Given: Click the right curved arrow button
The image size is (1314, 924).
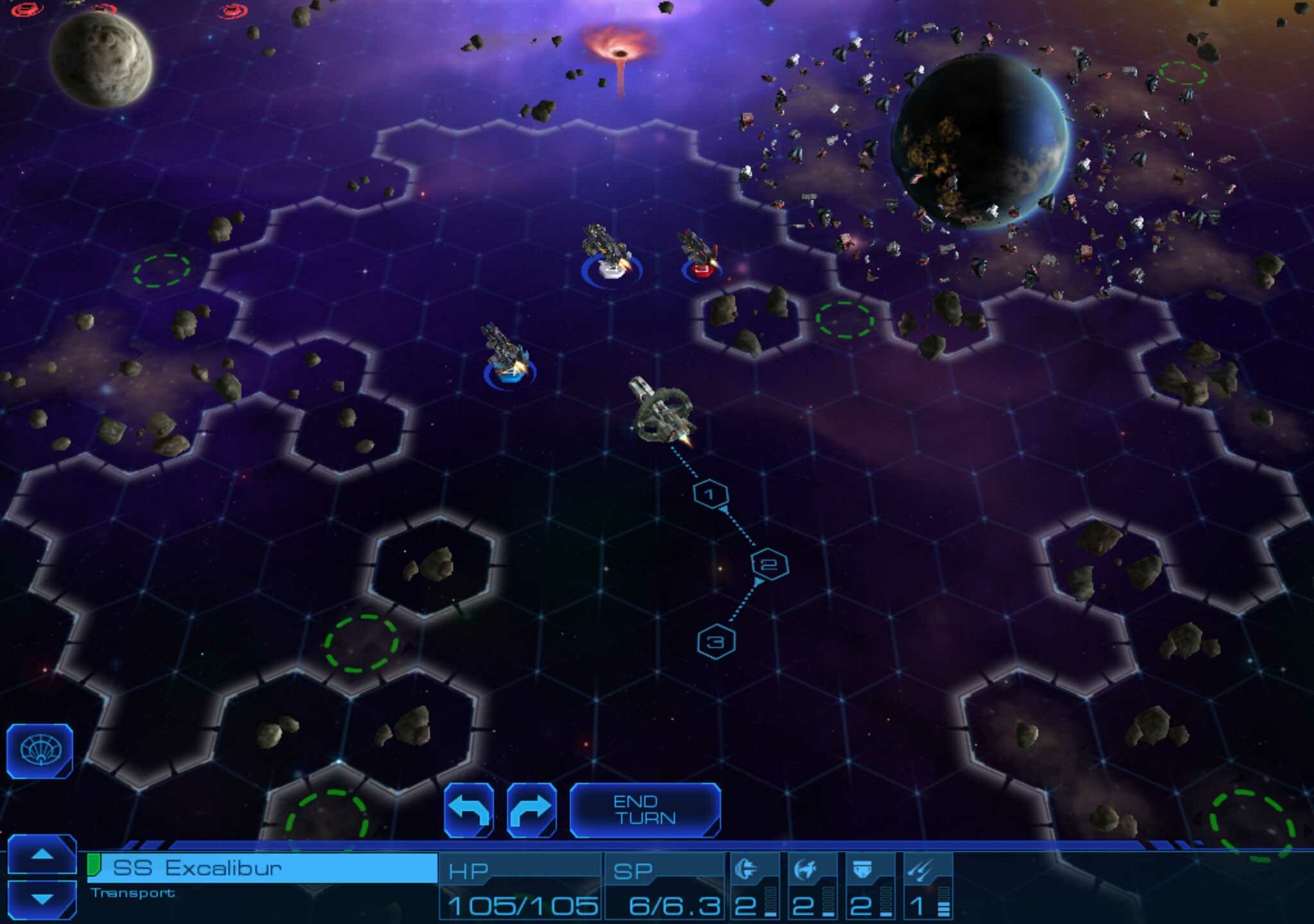Looking at the screenshot, I should coord(531,810).
